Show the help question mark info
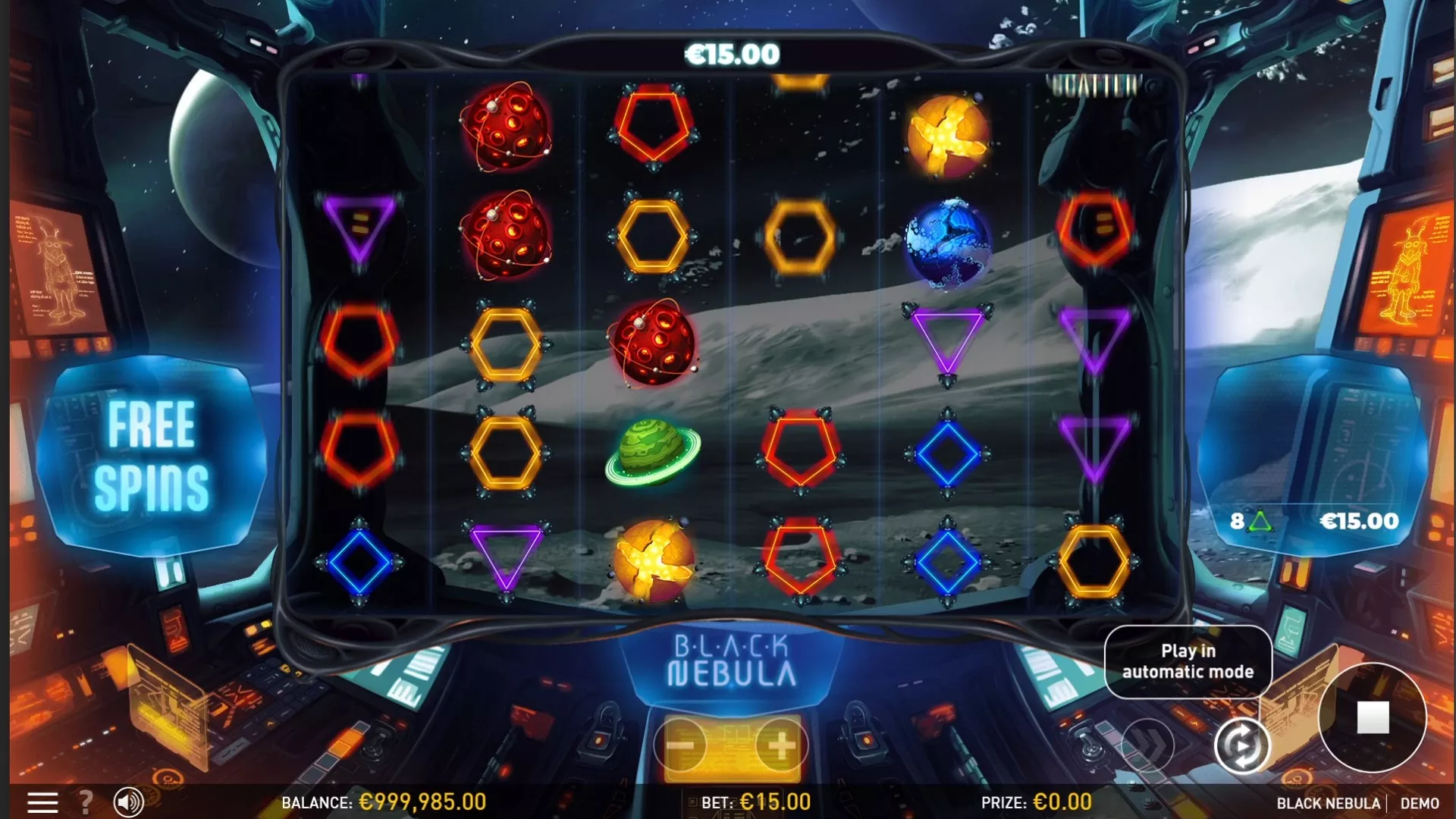1456x819 pixels. pyautogui.click(x=86, y=802)
